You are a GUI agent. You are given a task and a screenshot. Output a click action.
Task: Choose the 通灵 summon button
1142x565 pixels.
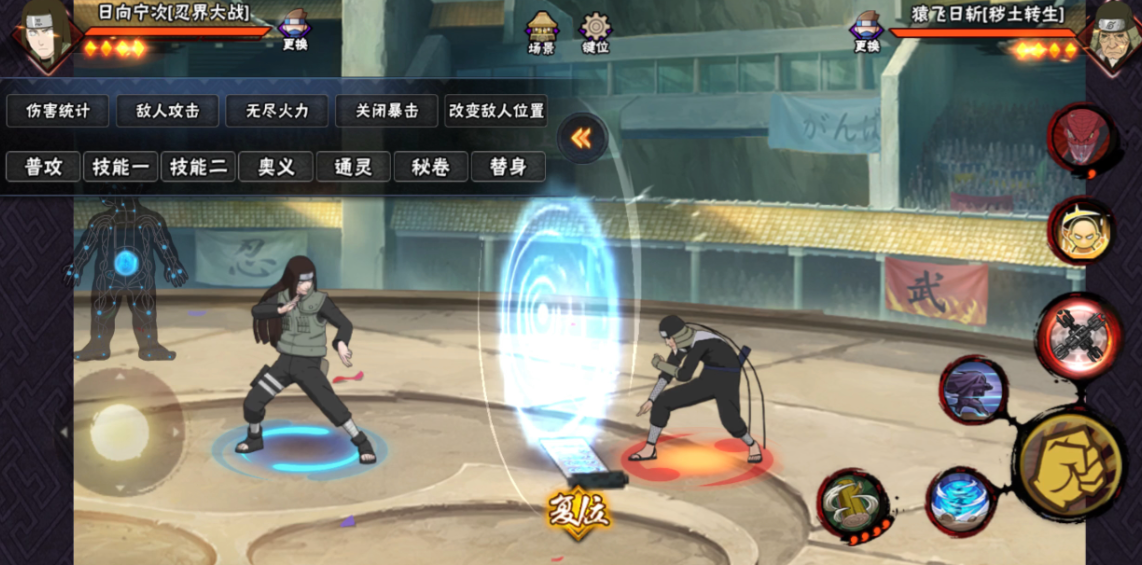(353, 167)
